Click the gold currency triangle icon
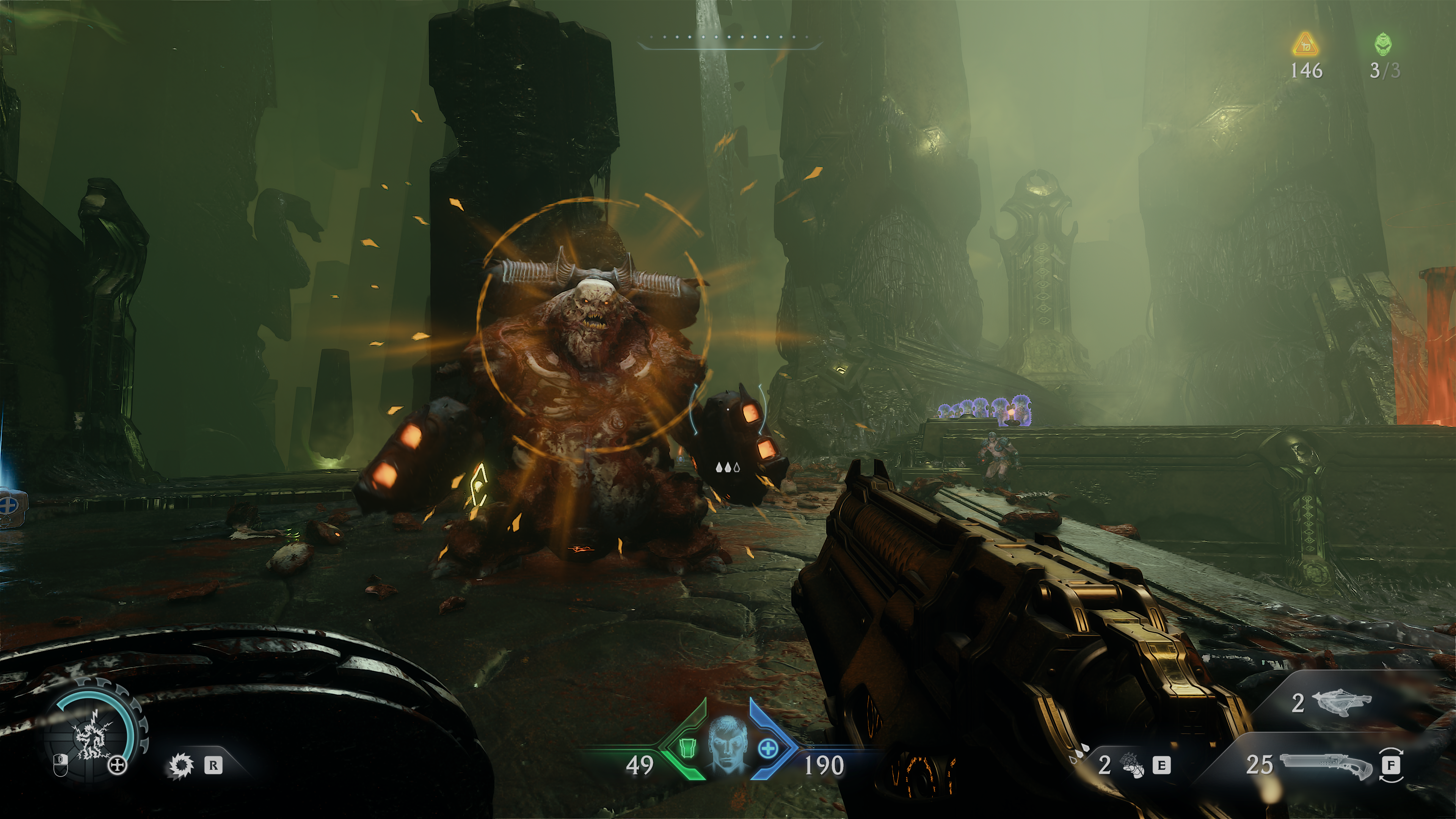This screenshot has height=819, width=1456. [x=1305, y=45]
